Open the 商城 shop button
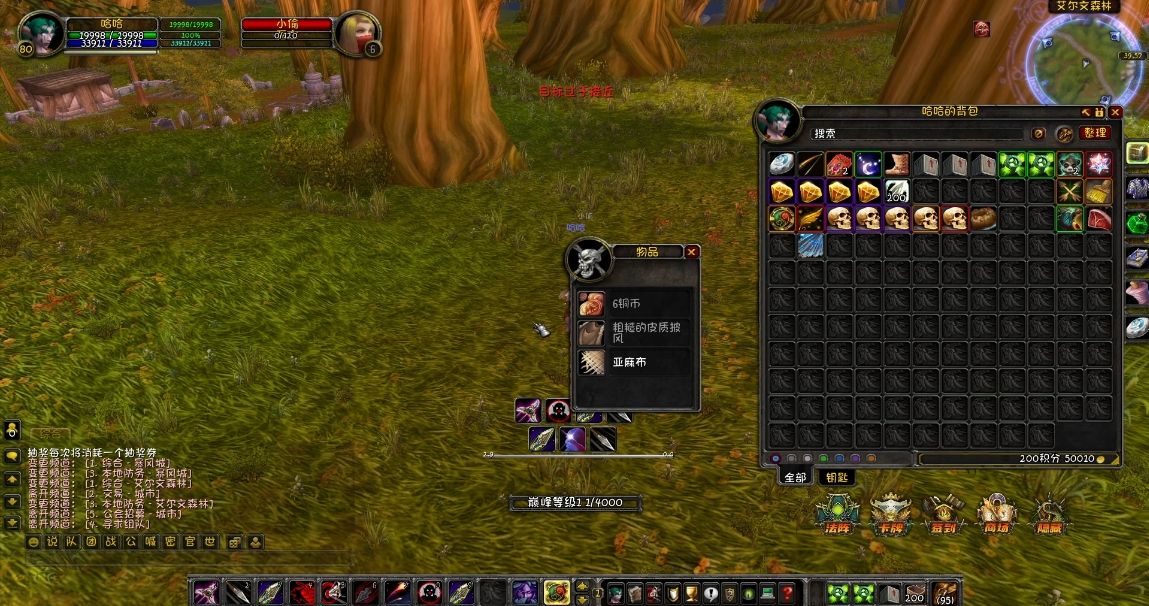The height and width of the screenshot is (606, 1149). pos(995,514)
